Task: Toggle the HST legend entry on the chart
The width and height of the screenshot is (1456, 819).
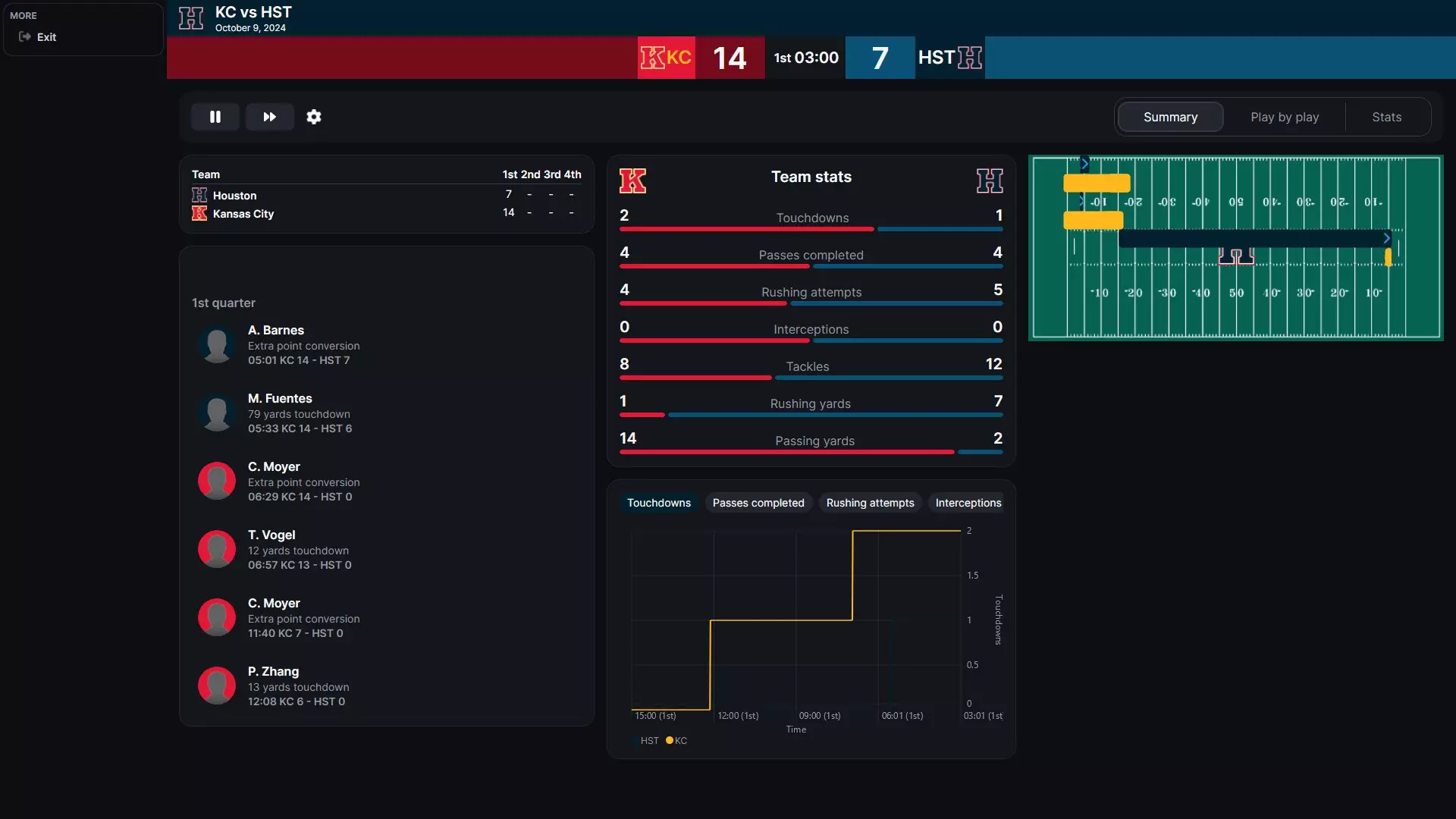Action: [645, 740]
